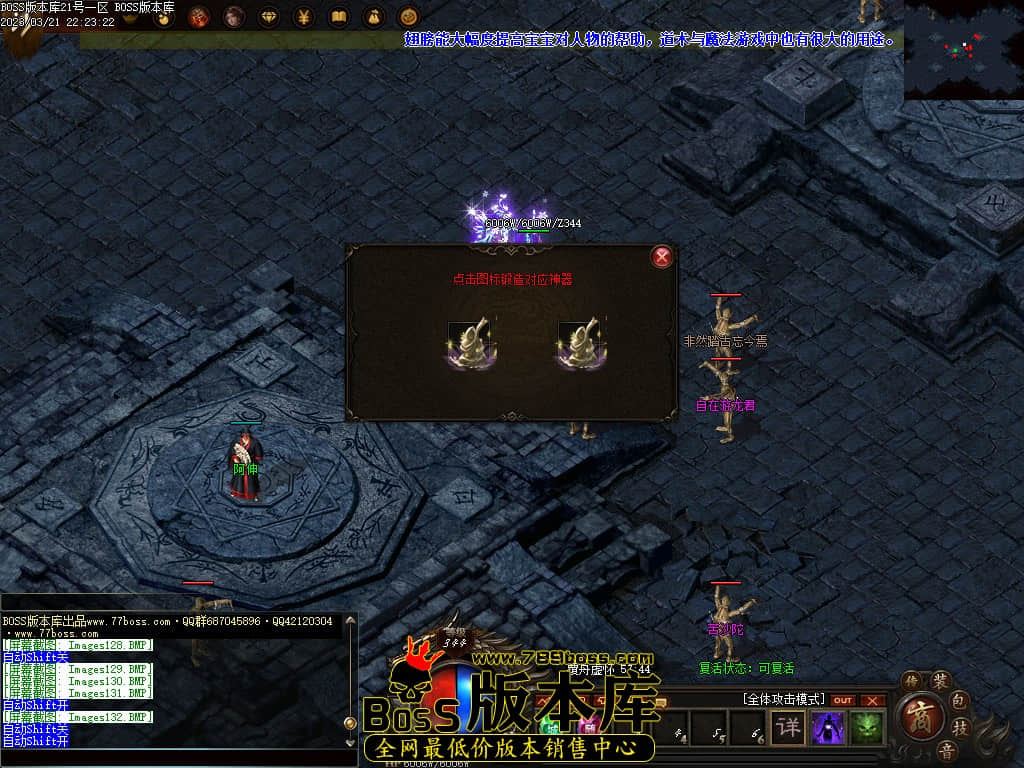1024x768 pixels.
Task: Open the money bag icon
Action: click(373, 17)
